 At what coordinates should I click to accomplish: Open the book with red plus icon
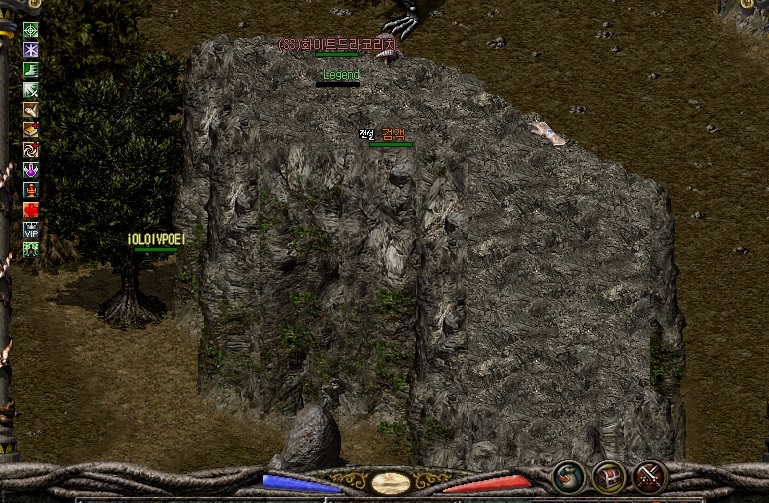(x=31, y=130)
